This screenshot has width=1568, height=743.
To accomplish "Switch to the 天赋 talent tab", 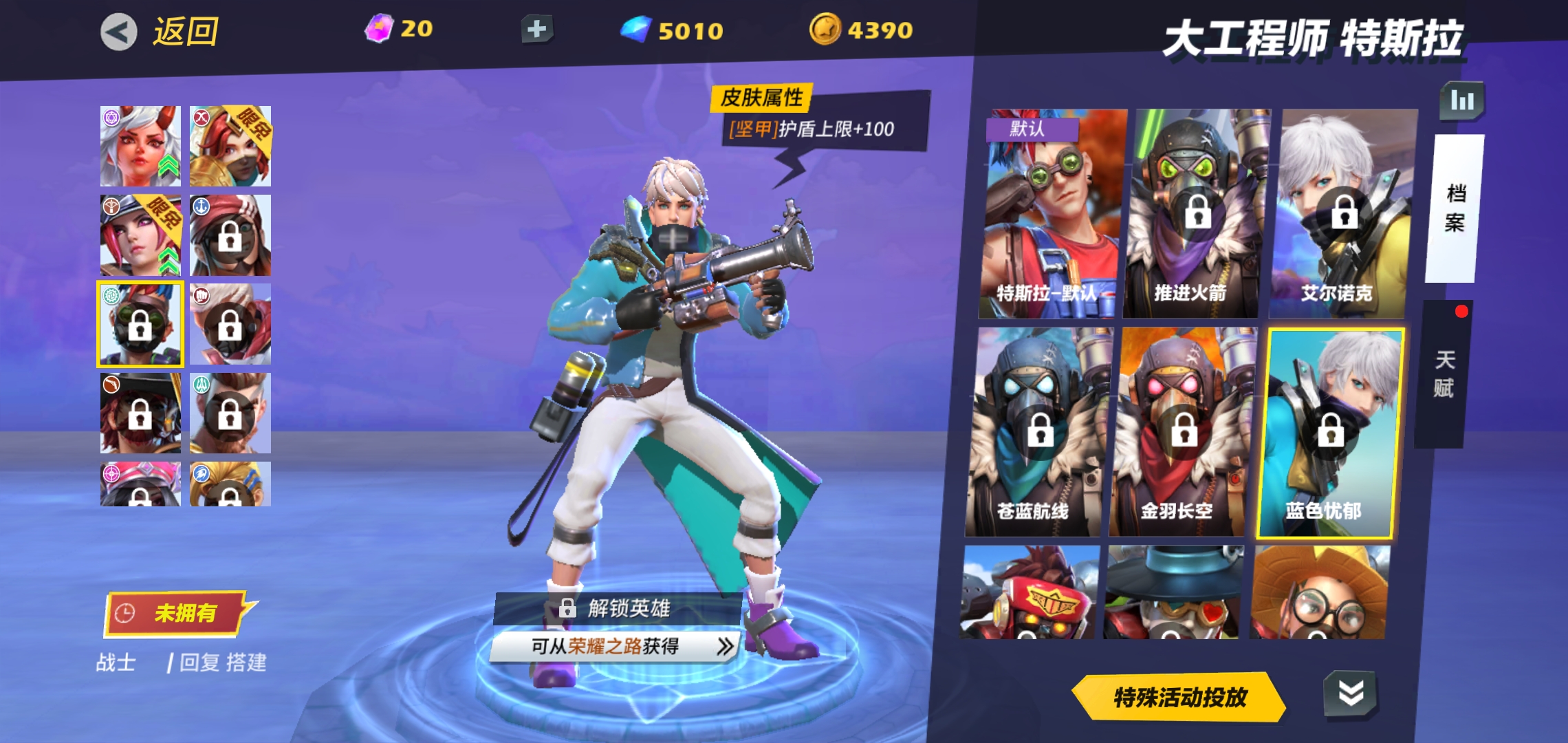I will (x=1443, y=374).
